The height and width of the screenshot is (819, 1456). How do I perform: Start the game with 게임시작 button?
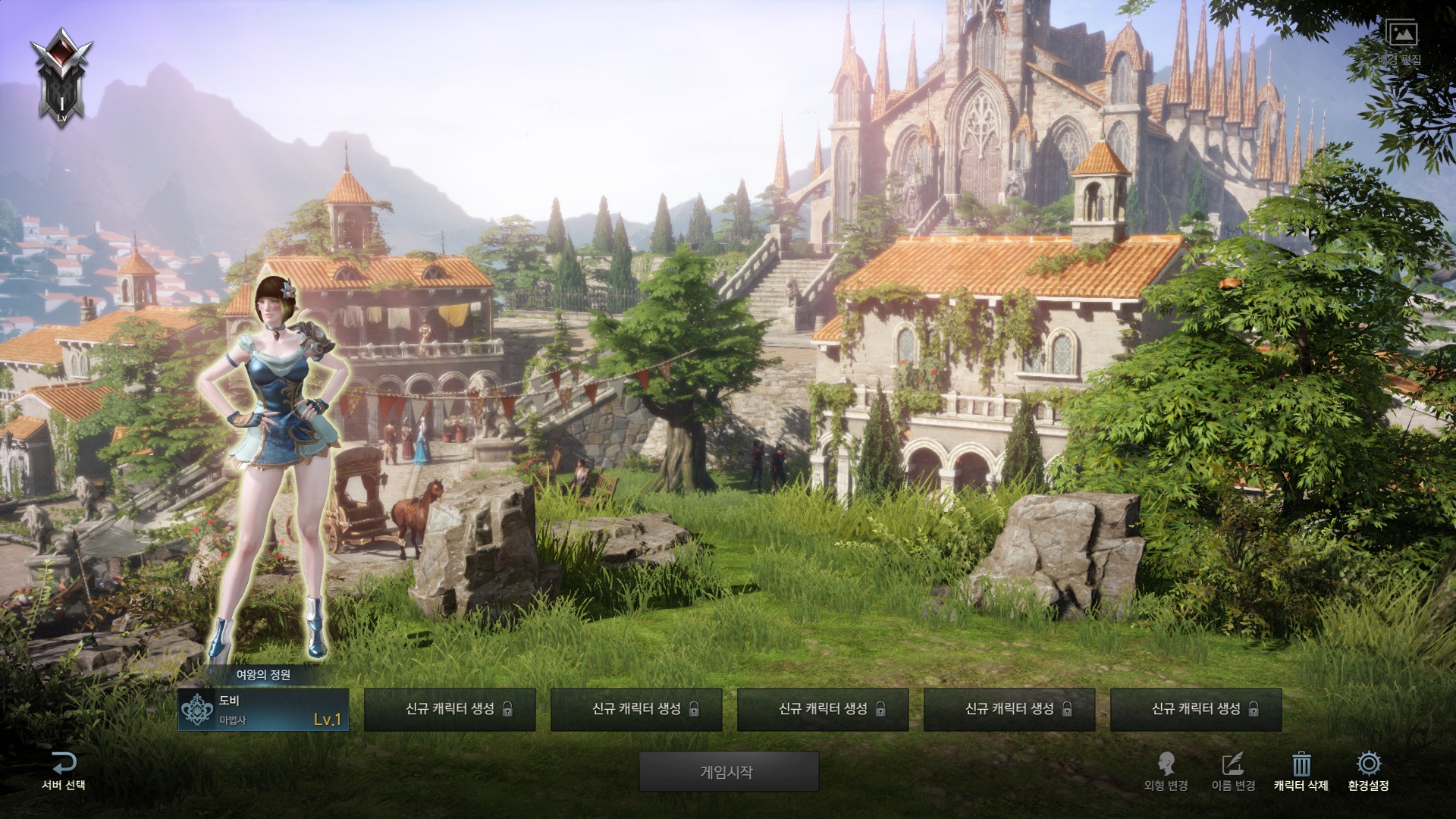(x=728, y=772)
